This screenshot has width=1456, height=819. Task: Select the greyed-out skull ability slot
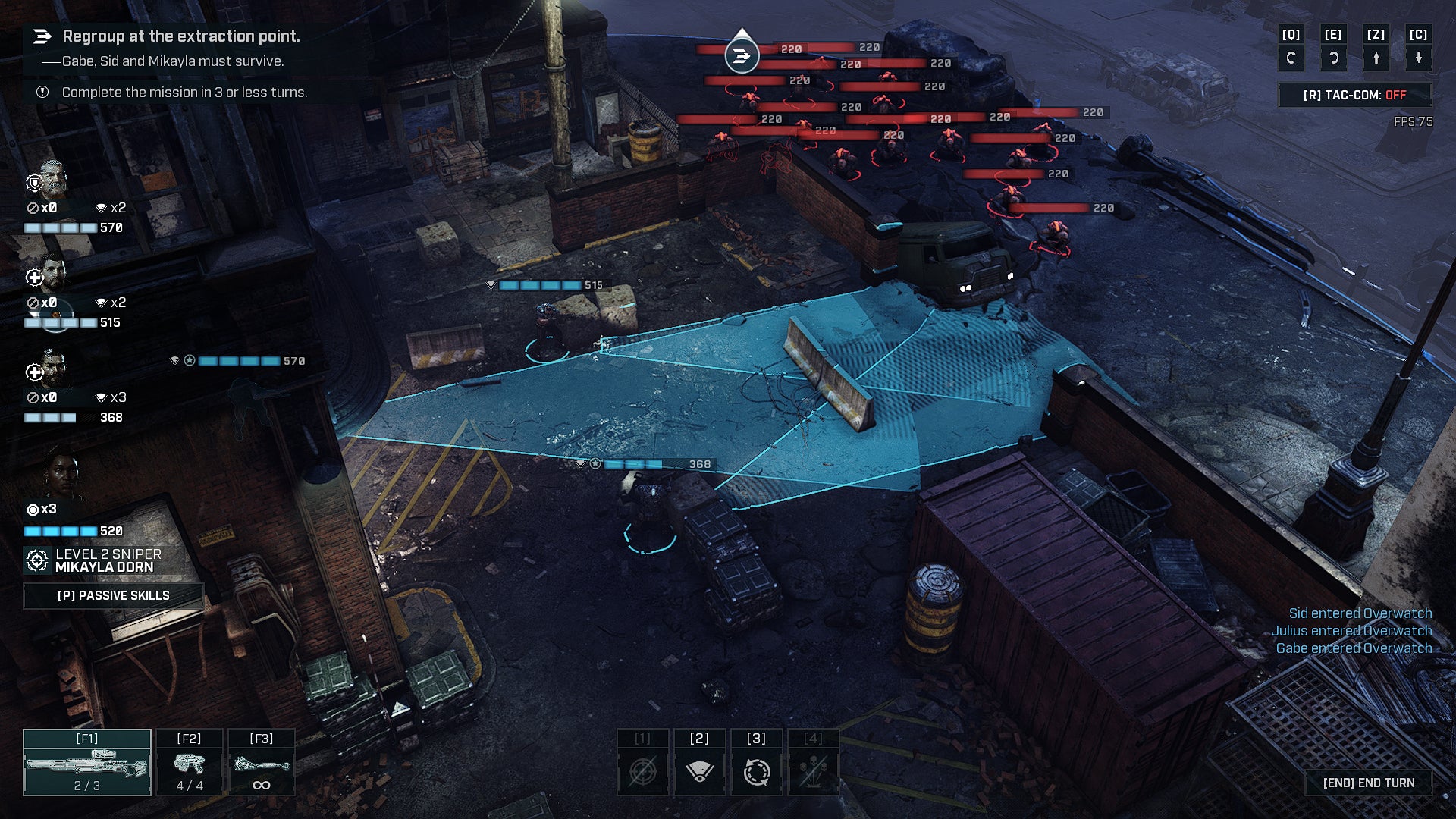(813, 772)
